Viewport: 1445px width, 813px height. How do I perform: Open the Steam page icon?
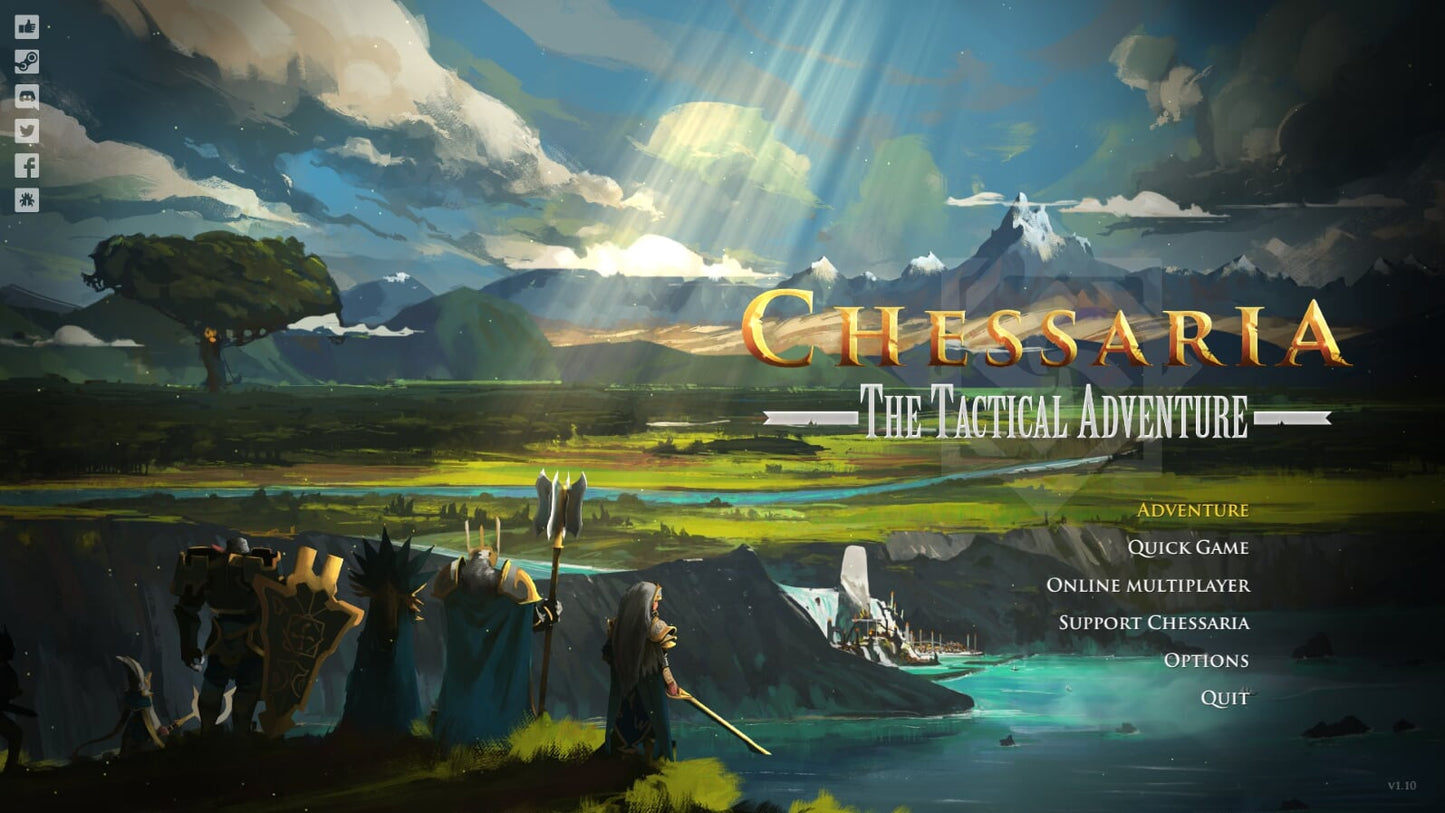[26, 62]
